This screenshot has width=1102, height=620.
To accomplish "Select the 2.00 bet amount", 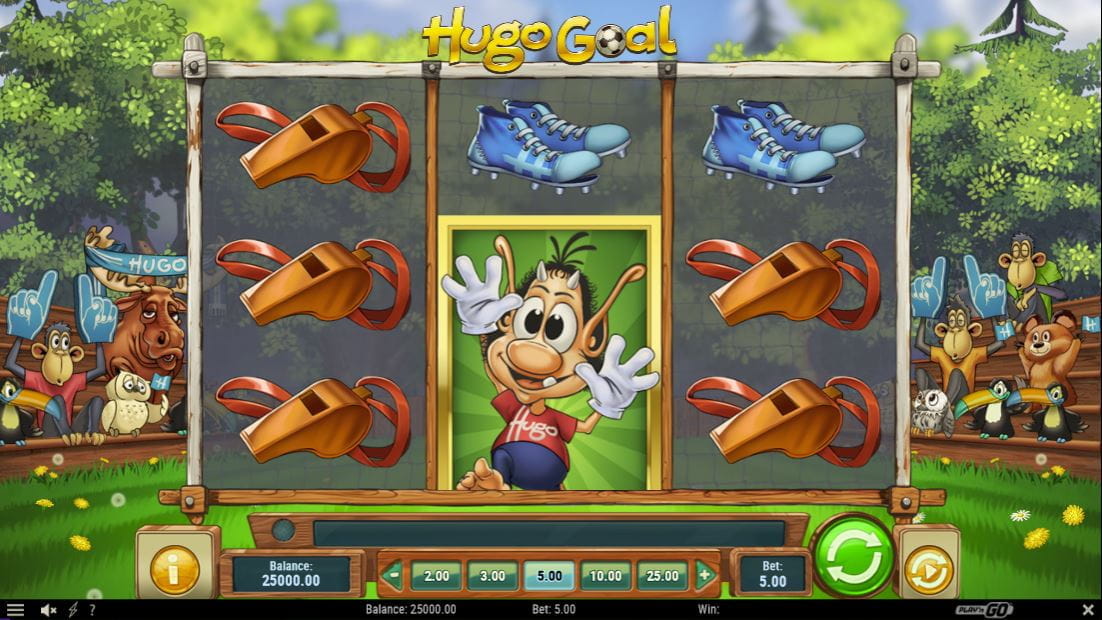I will (436, 576).
